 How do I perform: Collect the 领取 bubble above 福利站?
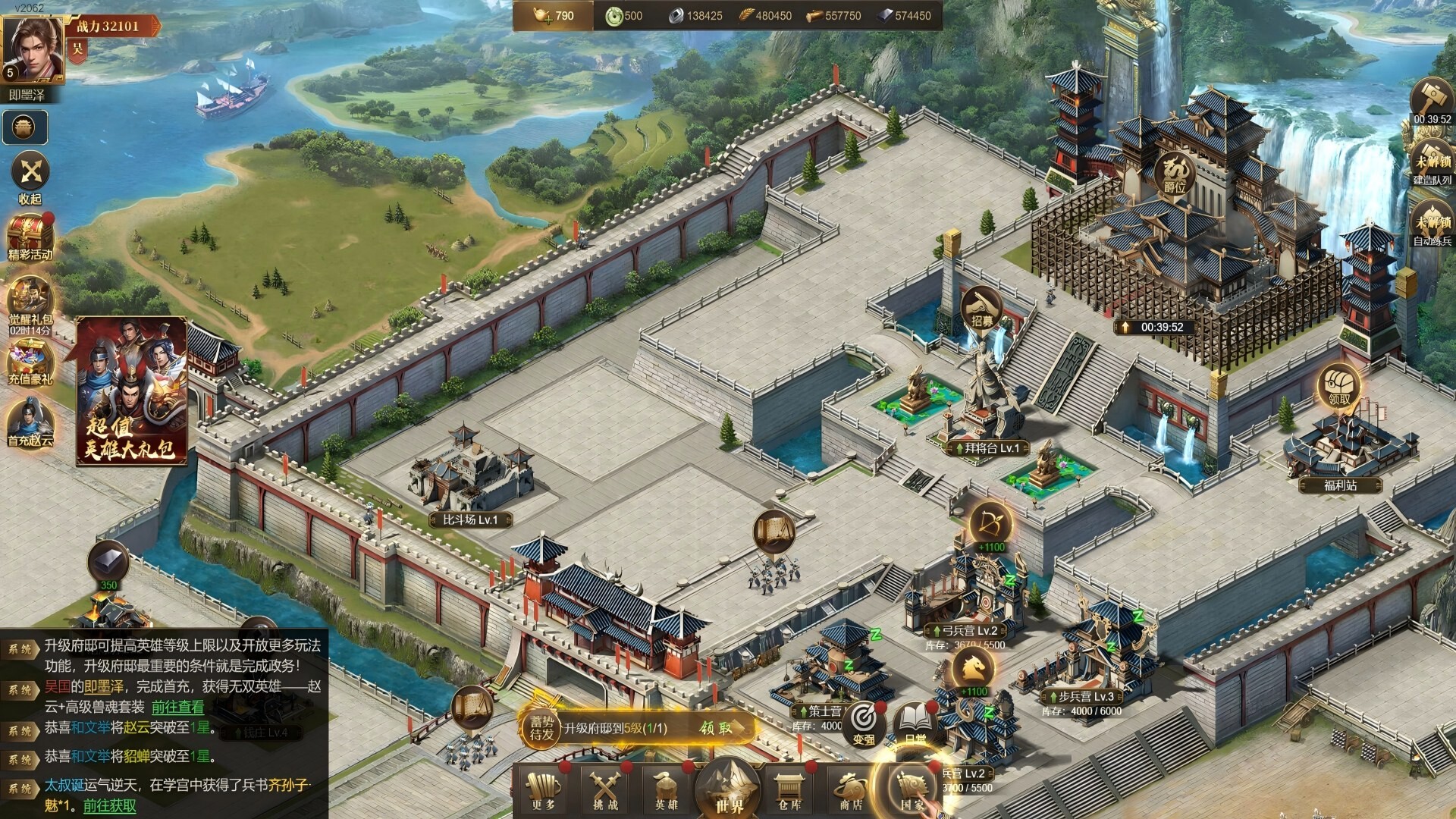coord(1339,388)
